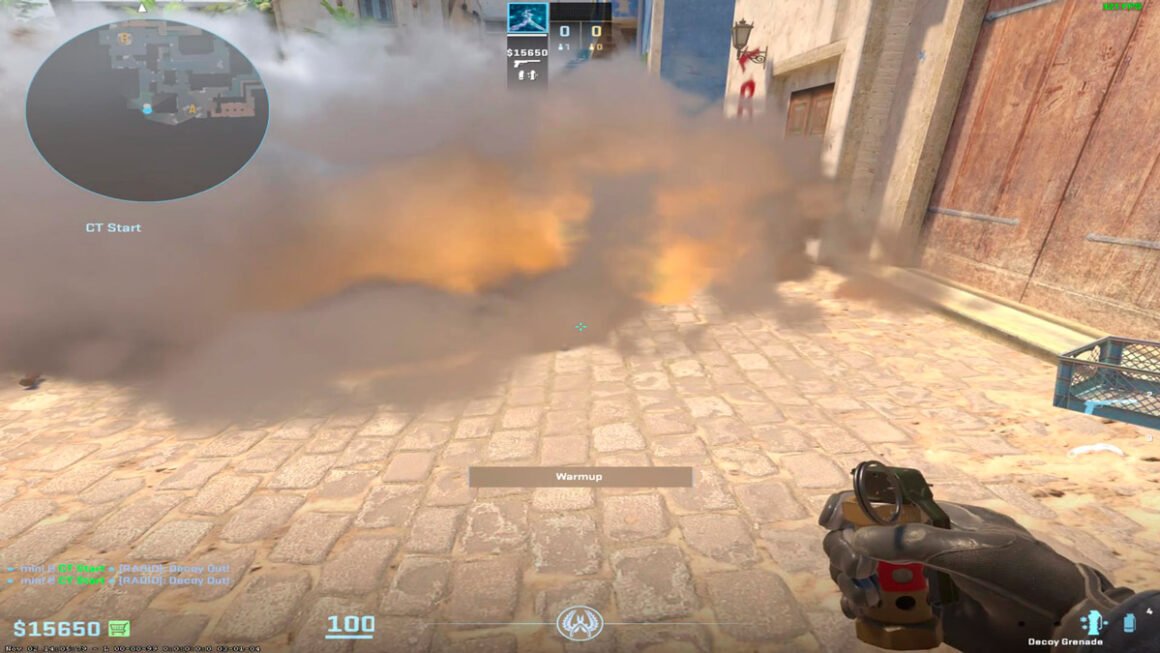The height and width of the screenshot is (653, 1160).
Task: Click the Counter-Terrorist team emblem
Action: (x=580, y=623)
